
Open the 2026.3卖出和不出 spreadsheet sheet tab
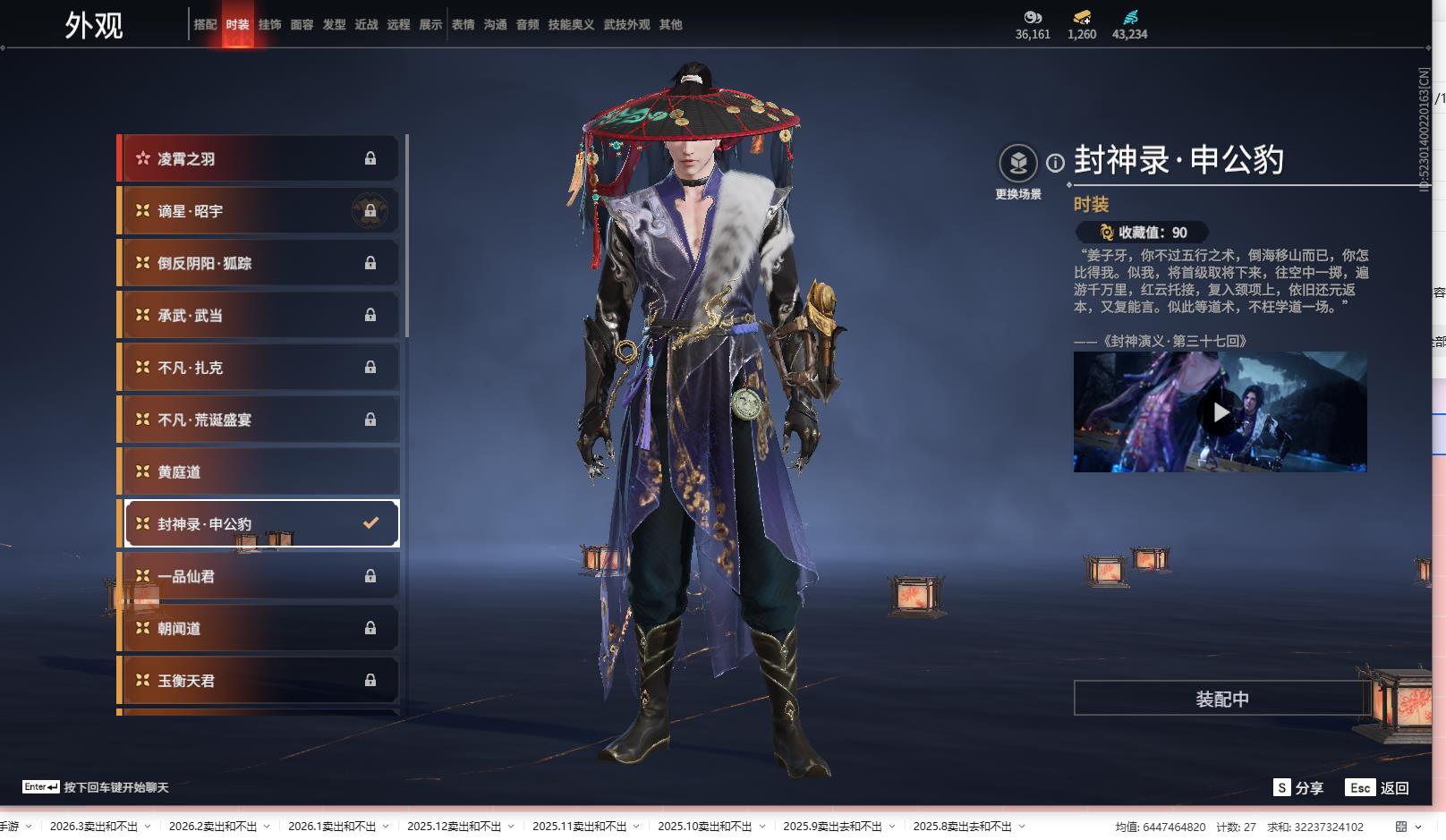[94, 827]
